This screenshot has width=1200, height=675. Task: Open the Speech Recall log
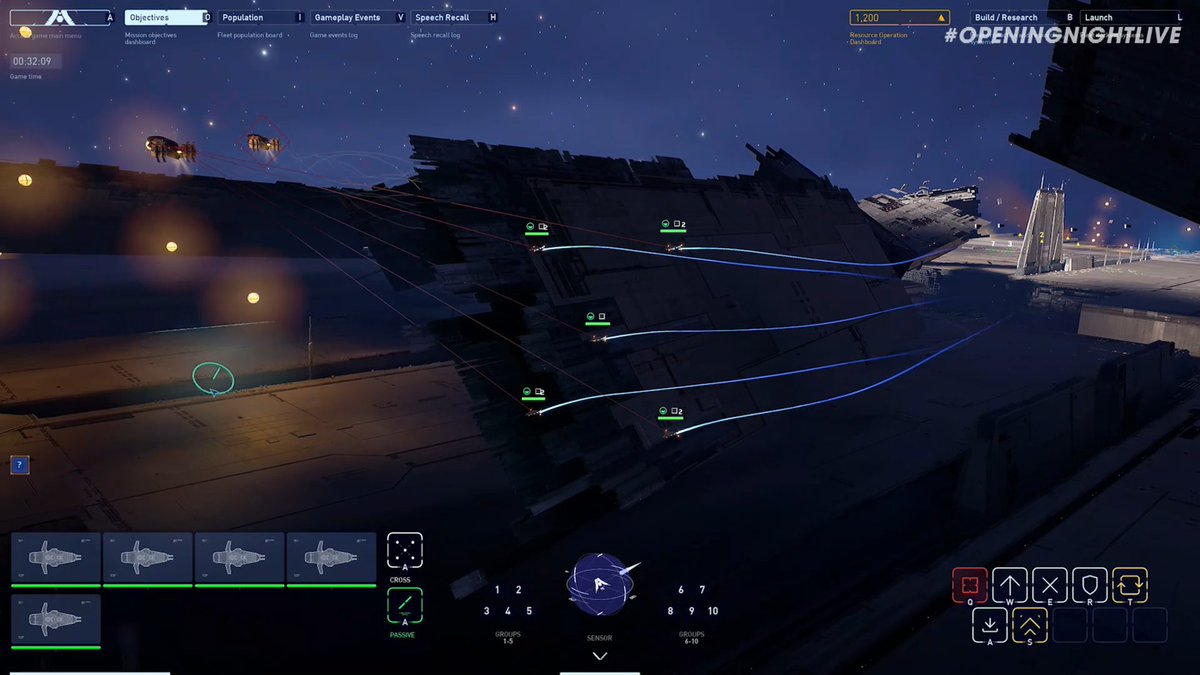click(x=452, y=17)
